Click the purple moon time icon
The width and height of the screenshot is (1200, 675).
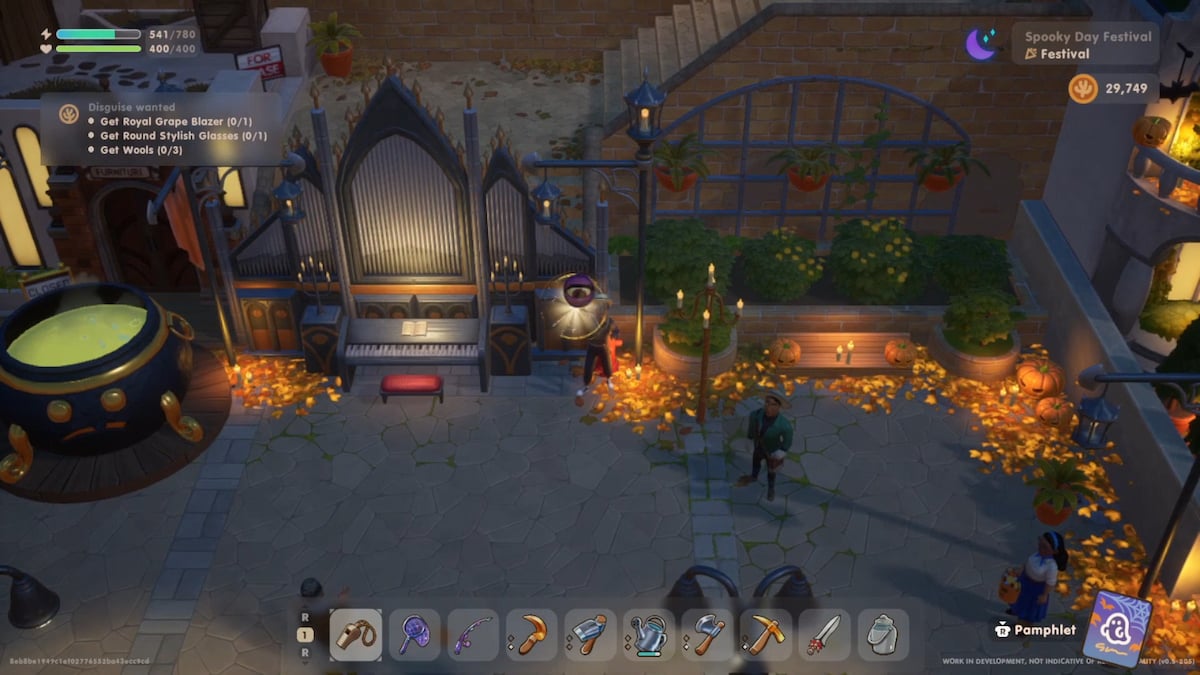click(981, 44)
